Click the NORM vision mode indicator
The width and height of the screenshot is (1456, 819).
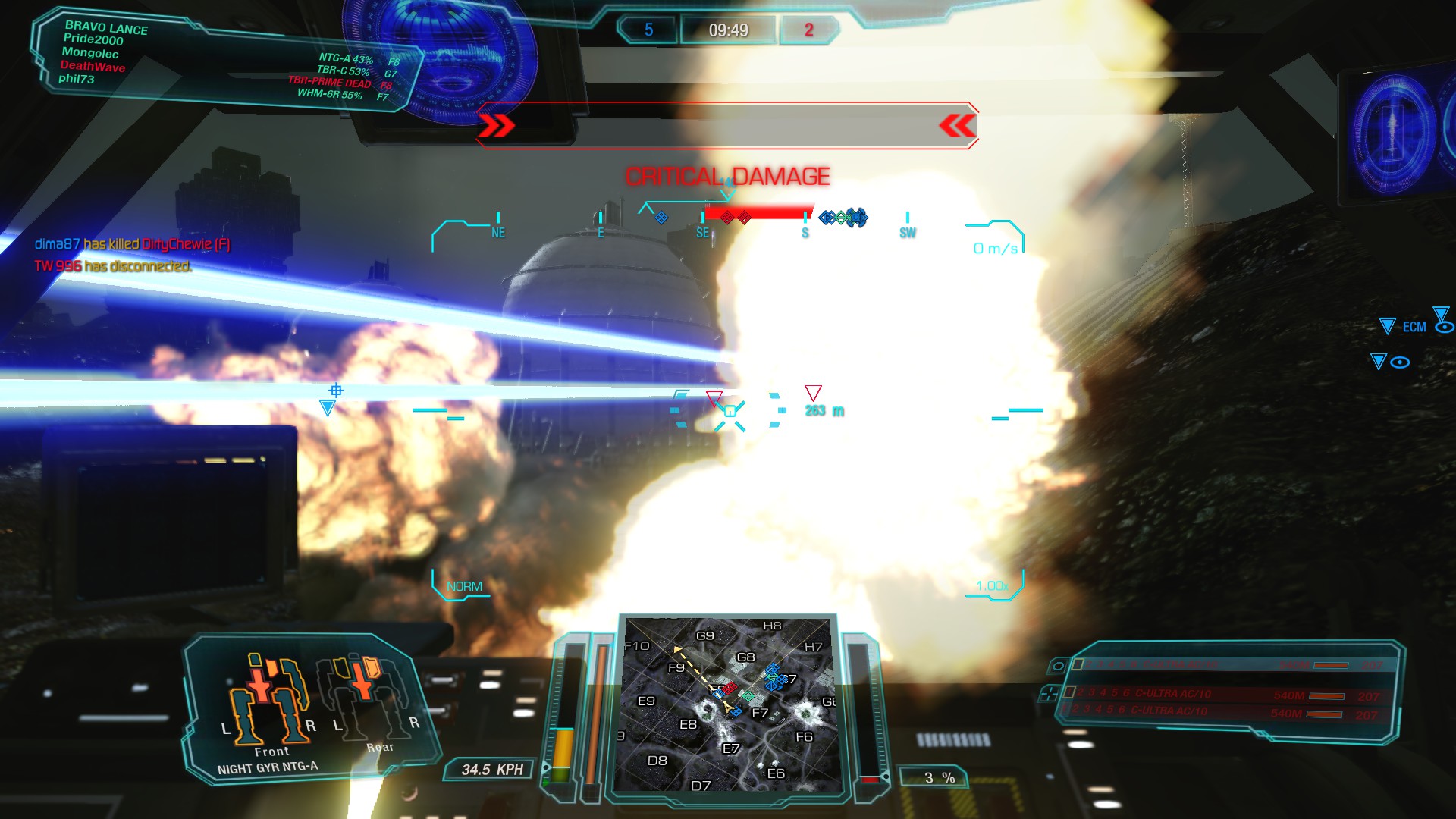pyautogui.click(x=464, y=586)
